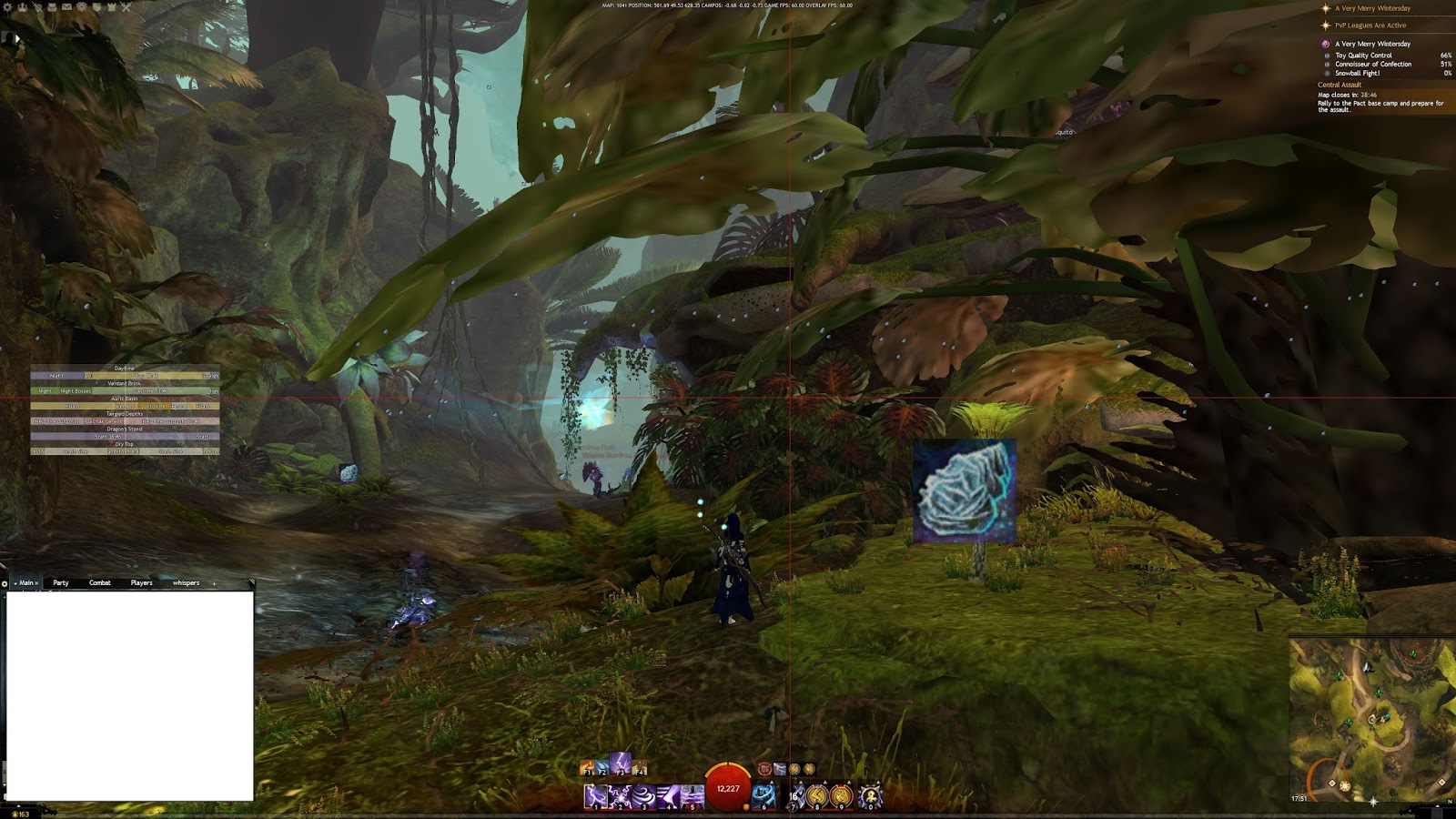Open the game menu gear icon
Screen dimensions: 1456x819
[7, 7]
